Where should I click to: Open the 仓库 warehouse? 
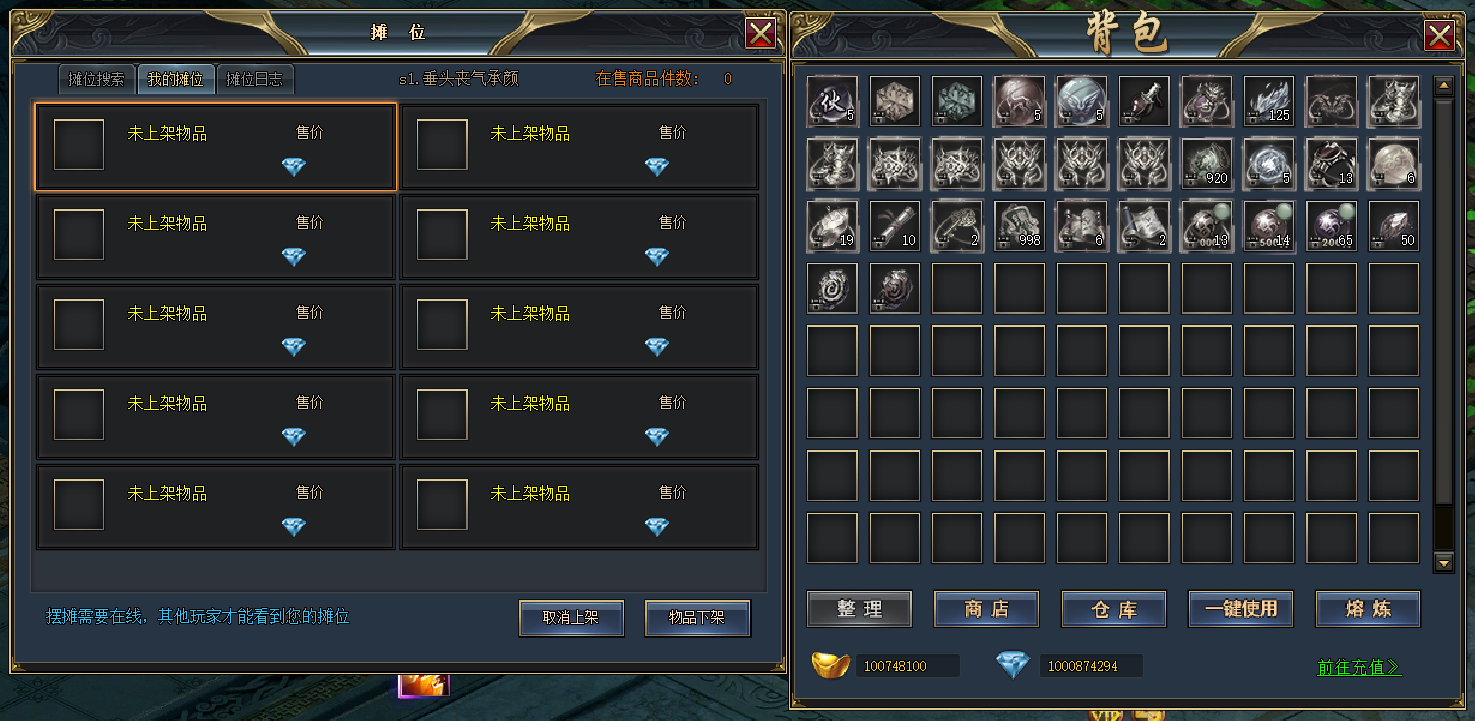pos(1113,609)
